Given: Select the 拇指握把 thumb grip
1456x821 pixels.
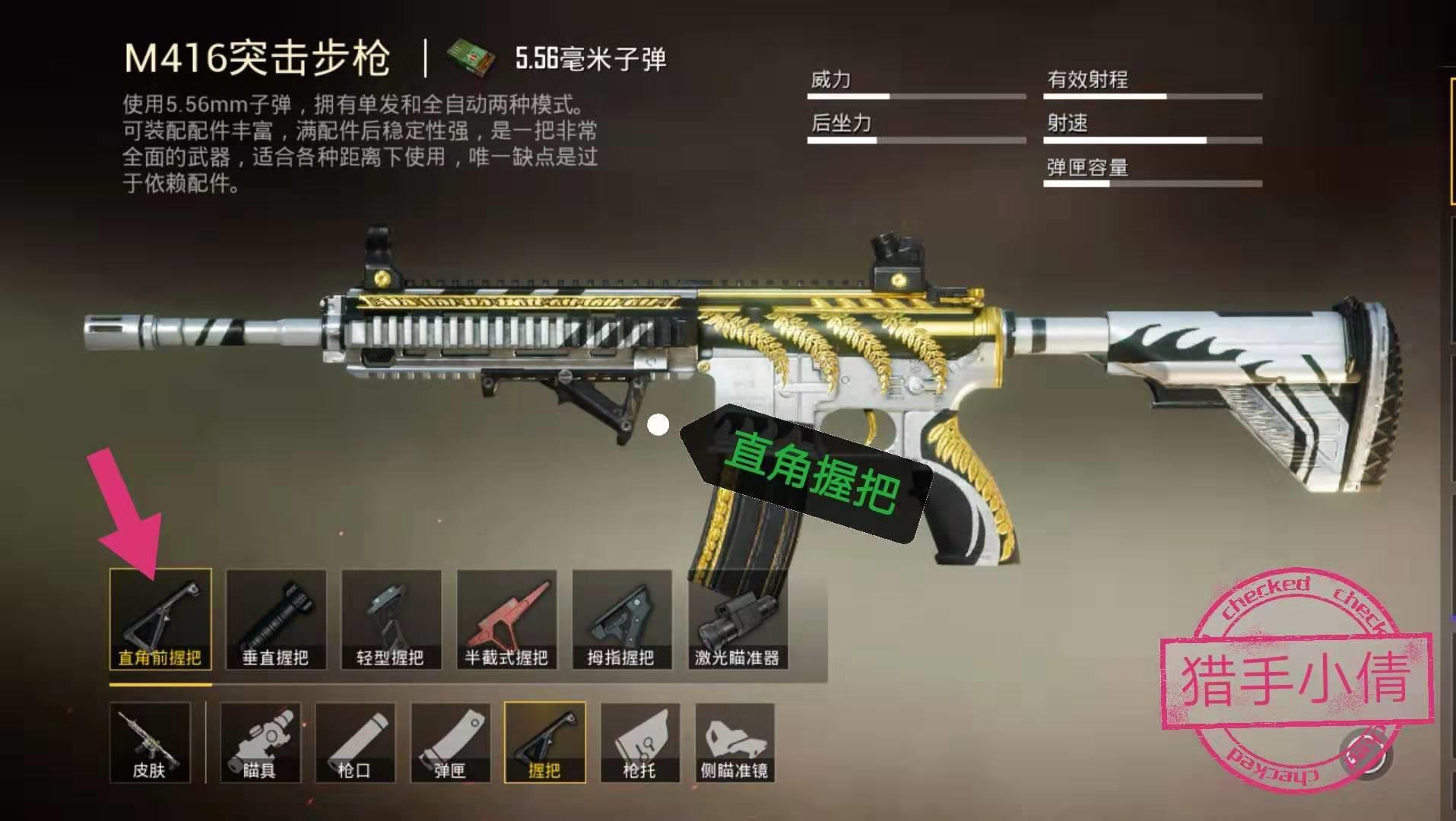Looking at the screenshot, I should [622, 620].
